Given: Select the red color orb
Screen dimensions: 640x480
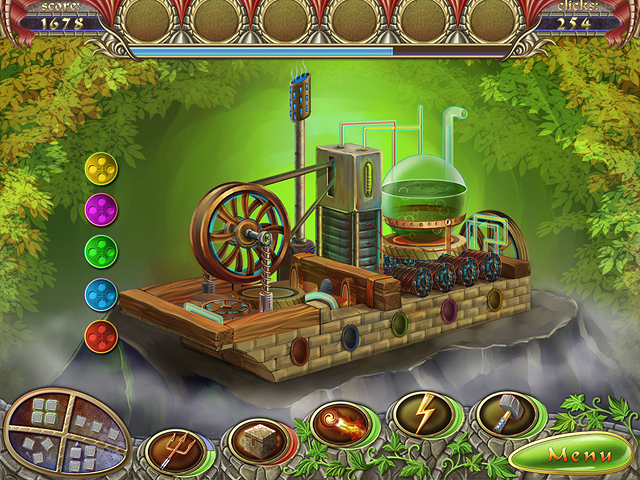Looking at the screenshot, I should coord(101,335).
